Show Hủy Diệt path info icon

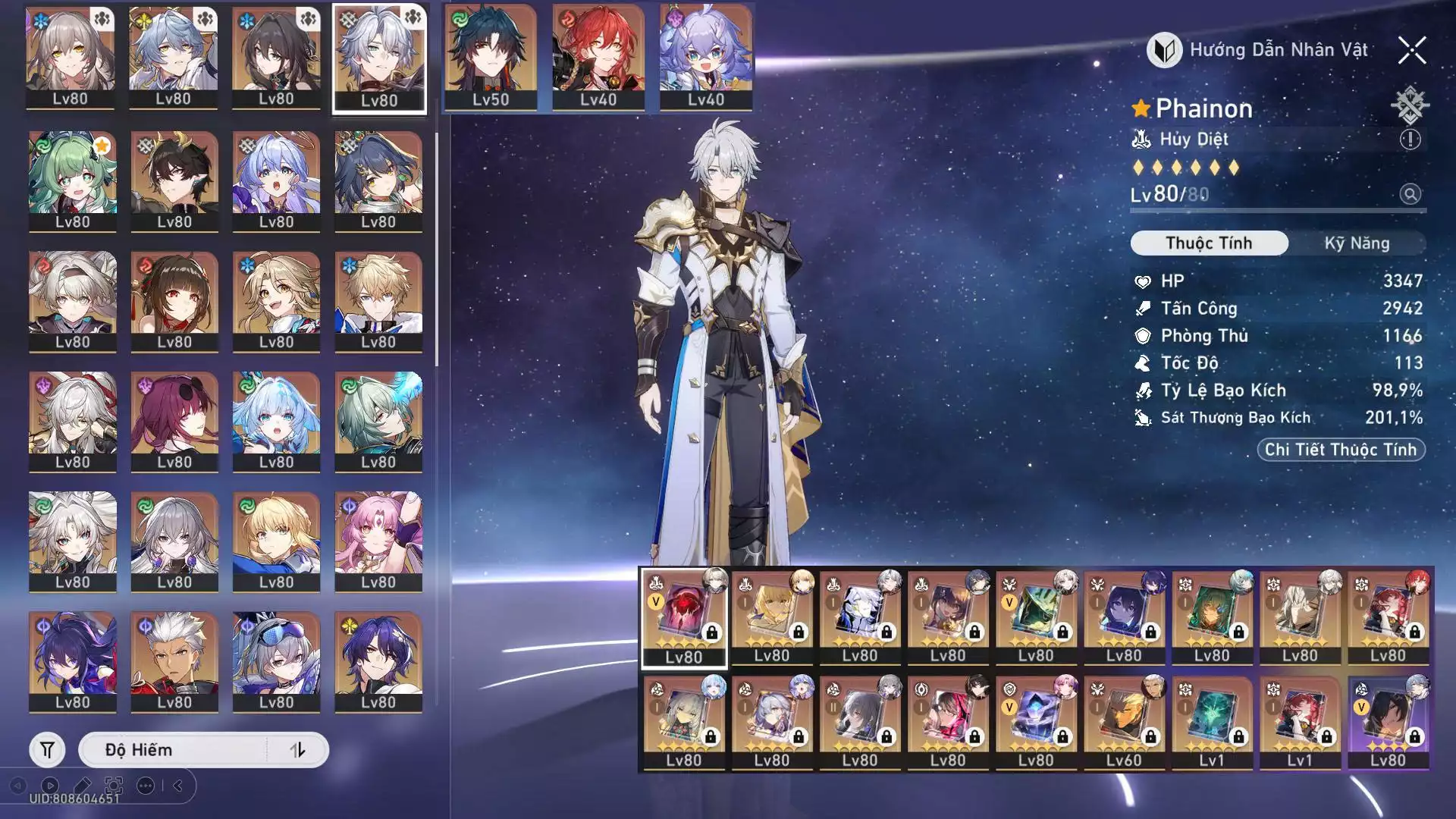tap(1410, 140)
